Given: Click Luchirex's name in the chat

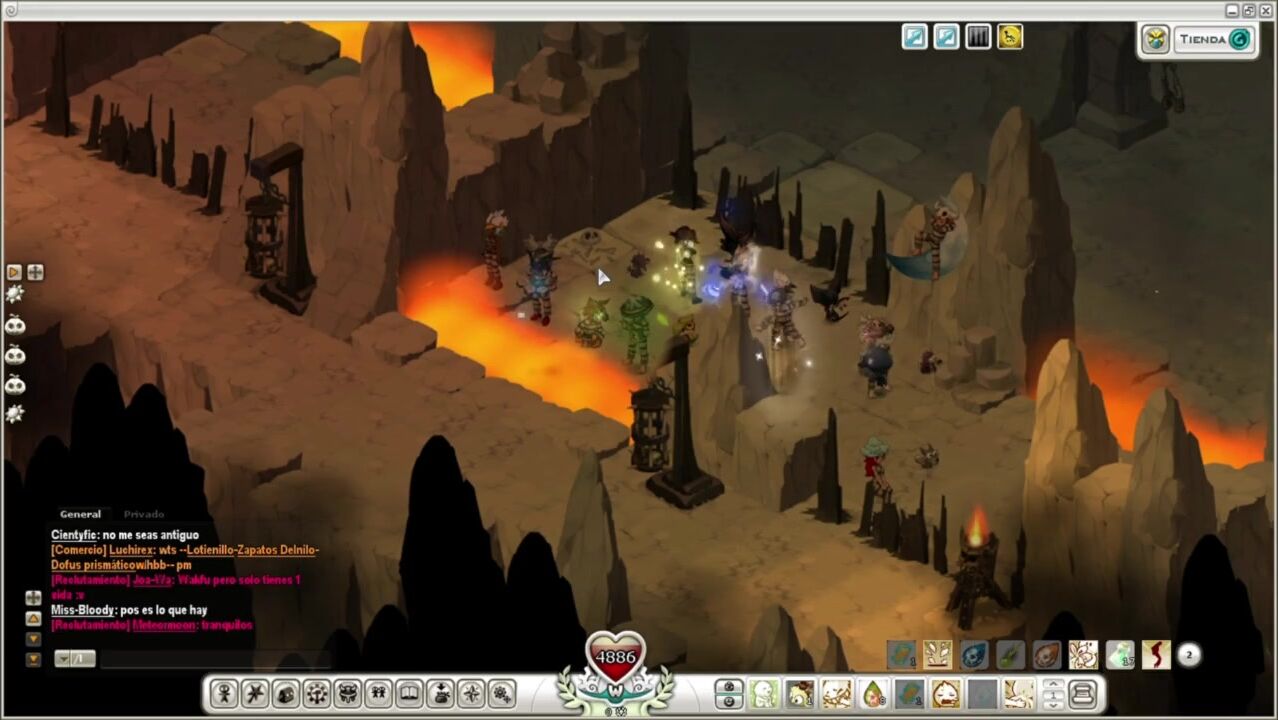Looking at the screenshot, I should pyautogui.click(x=130, y=550).
